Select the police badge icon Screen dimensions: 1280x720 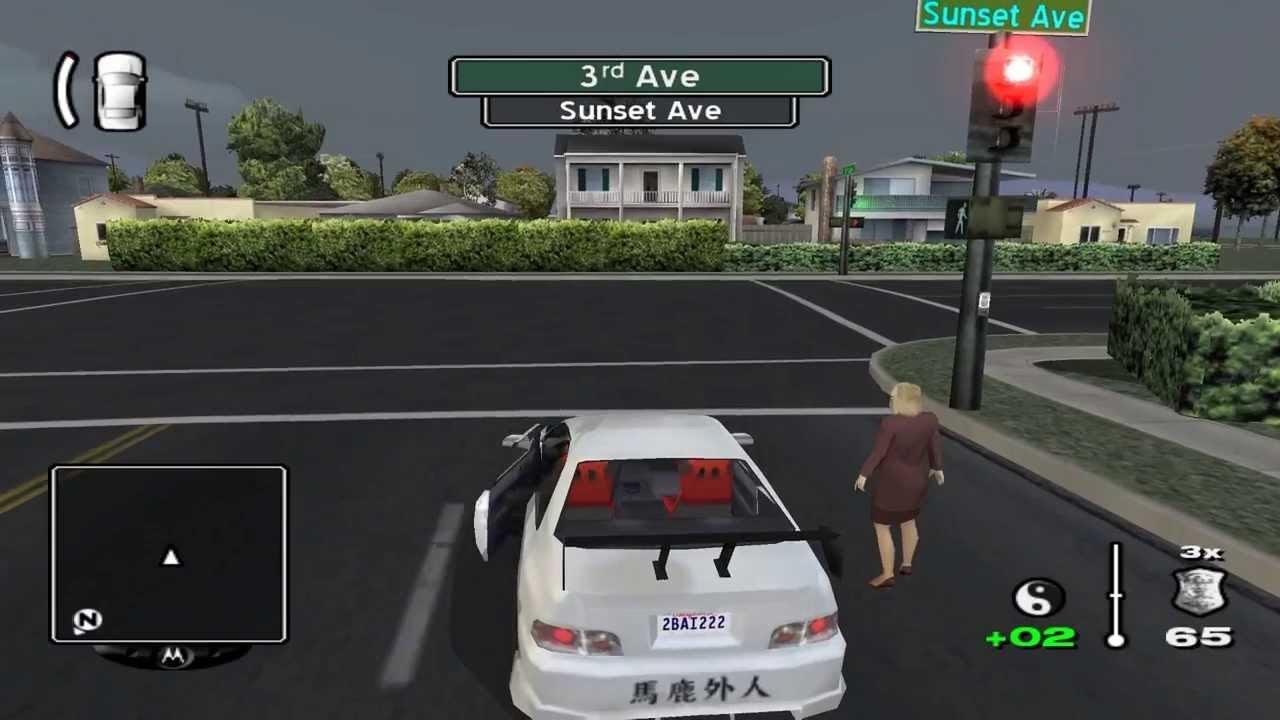1200,590
